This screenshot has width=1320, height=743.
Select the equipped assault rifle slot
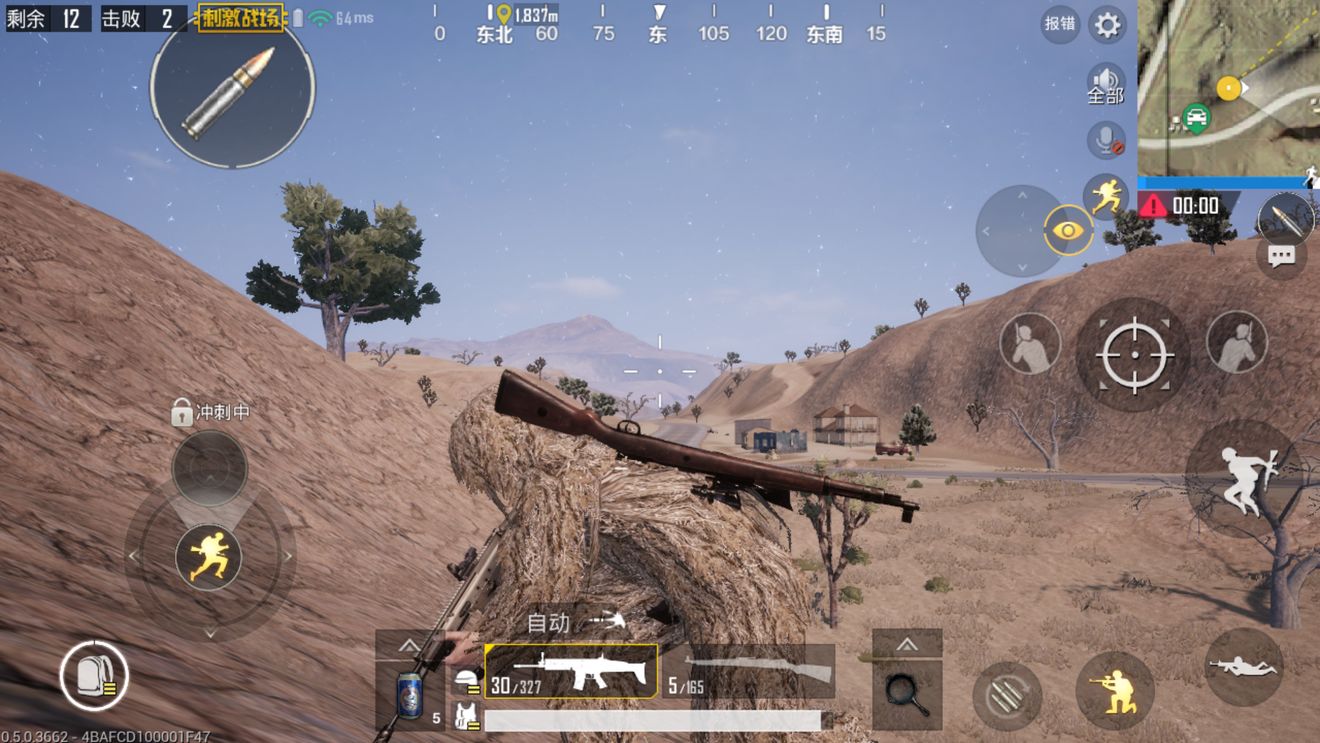coord(571,671)
